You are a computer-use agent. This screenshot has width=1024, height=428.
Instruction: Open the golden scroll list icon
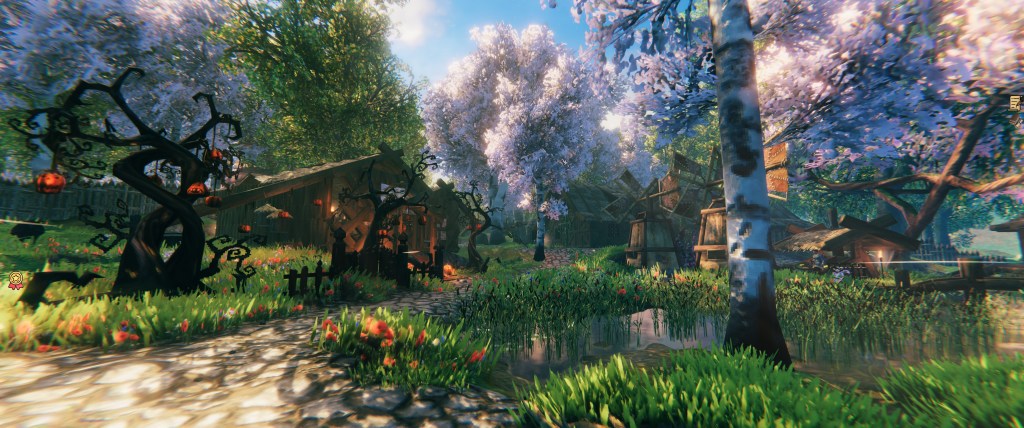coord(1016,102)
